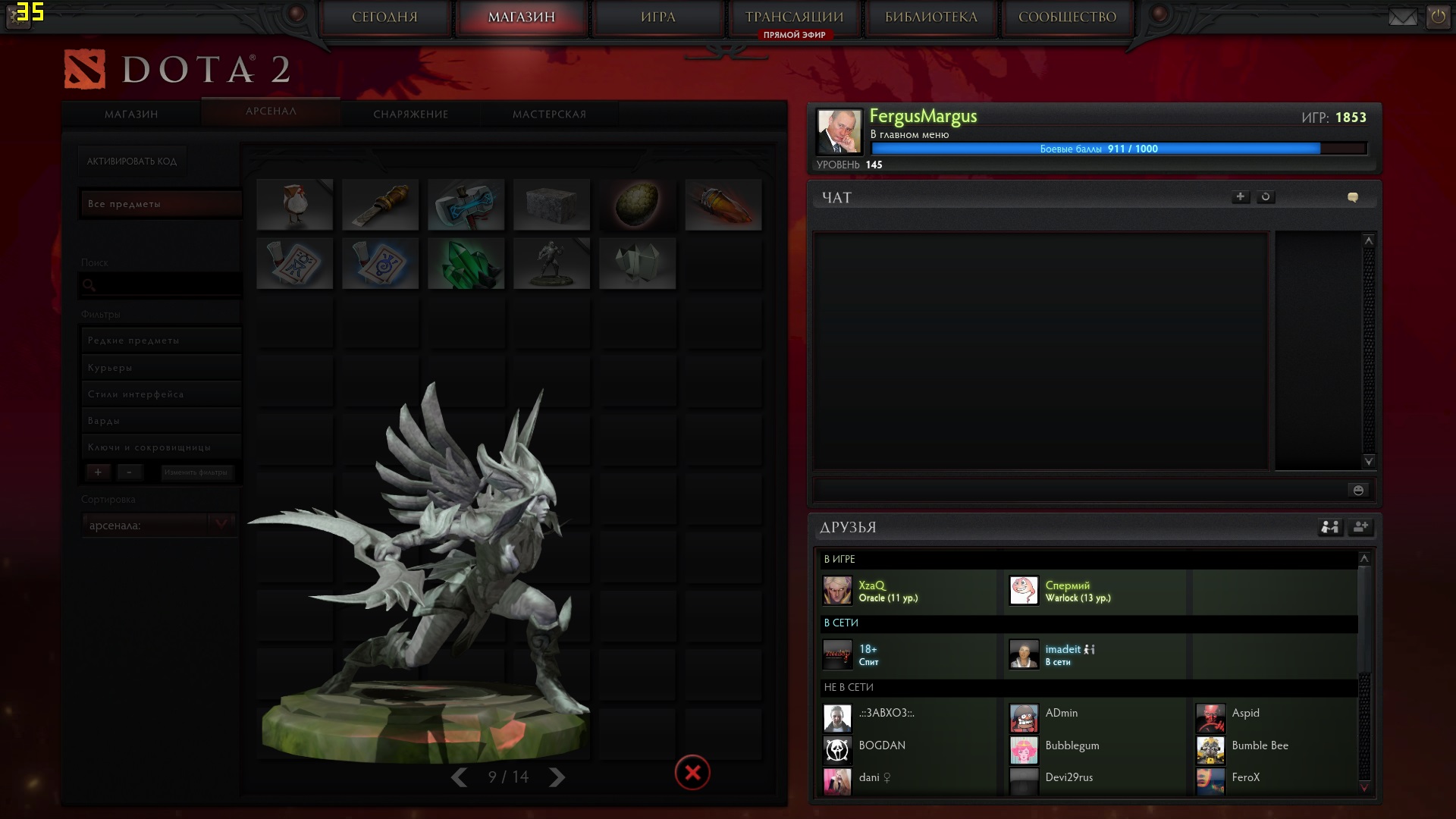Choose the Редкие предметы filter
The width and height of the screenshot is (1456, 819).
[x=160, y=340]
